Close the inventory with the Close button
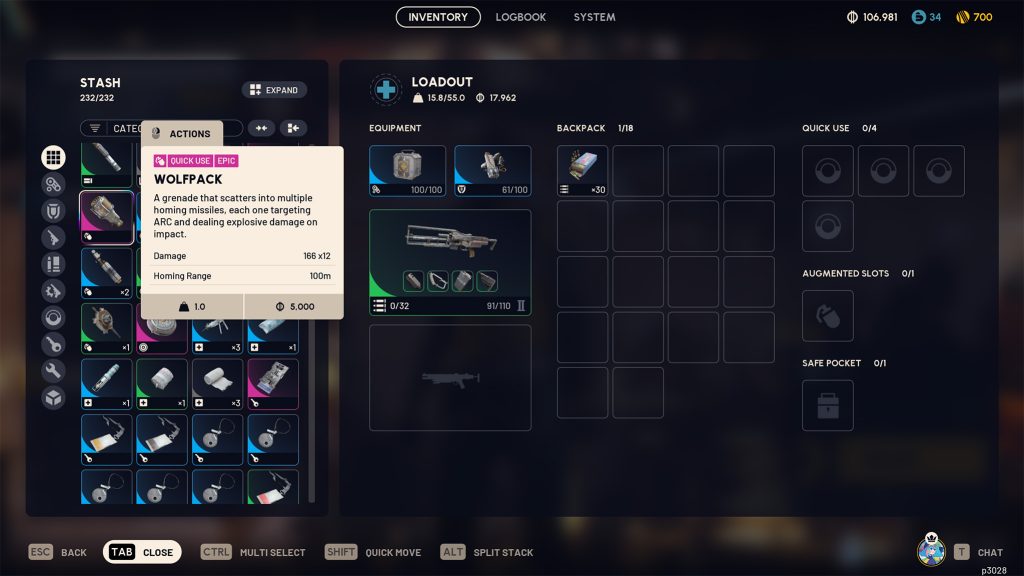This screenshot has height=576, width=1024. [142, 552]
